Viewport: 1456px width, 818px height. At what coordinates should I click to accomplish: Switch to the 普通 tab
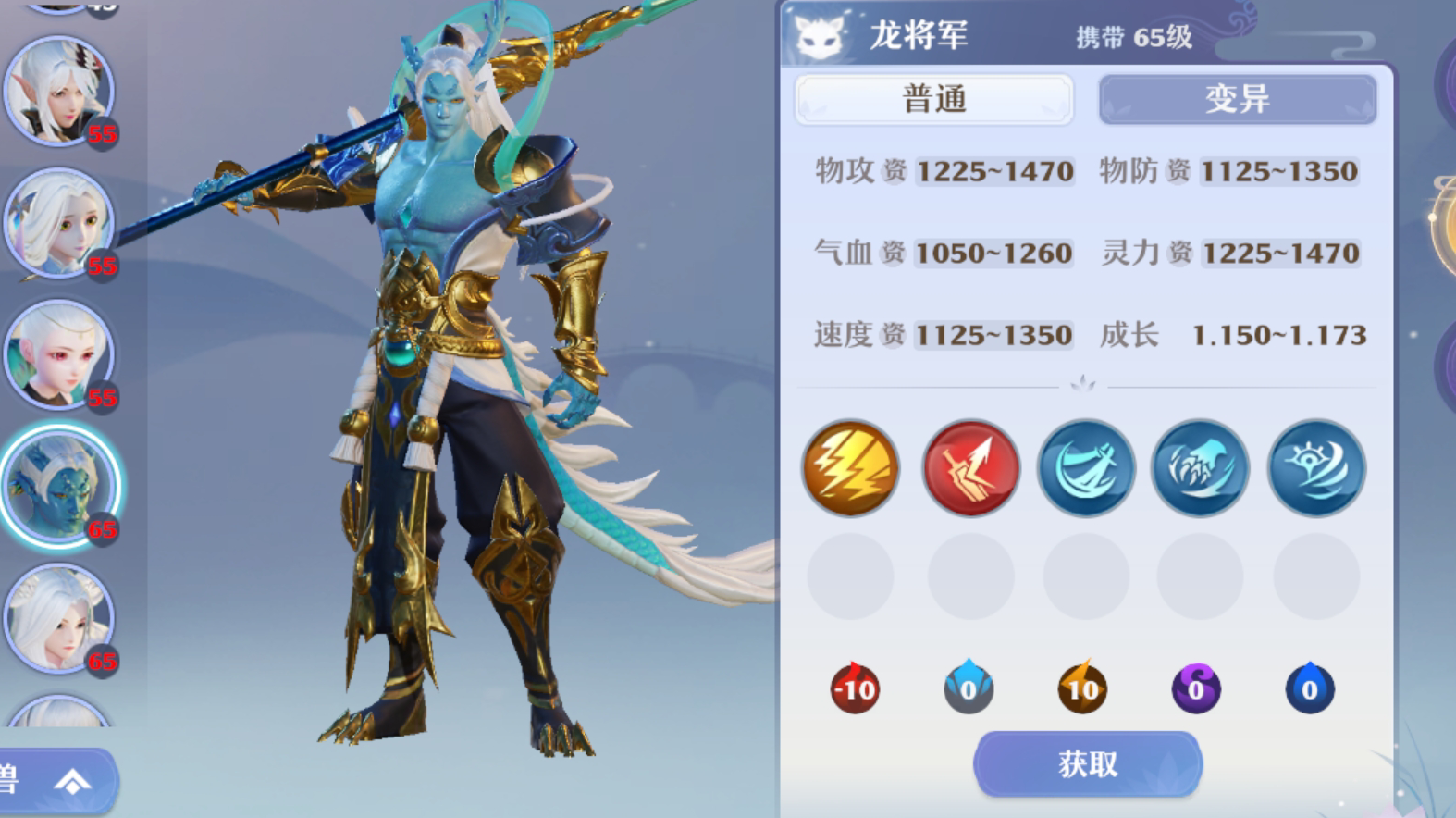(x=933, y=98)
